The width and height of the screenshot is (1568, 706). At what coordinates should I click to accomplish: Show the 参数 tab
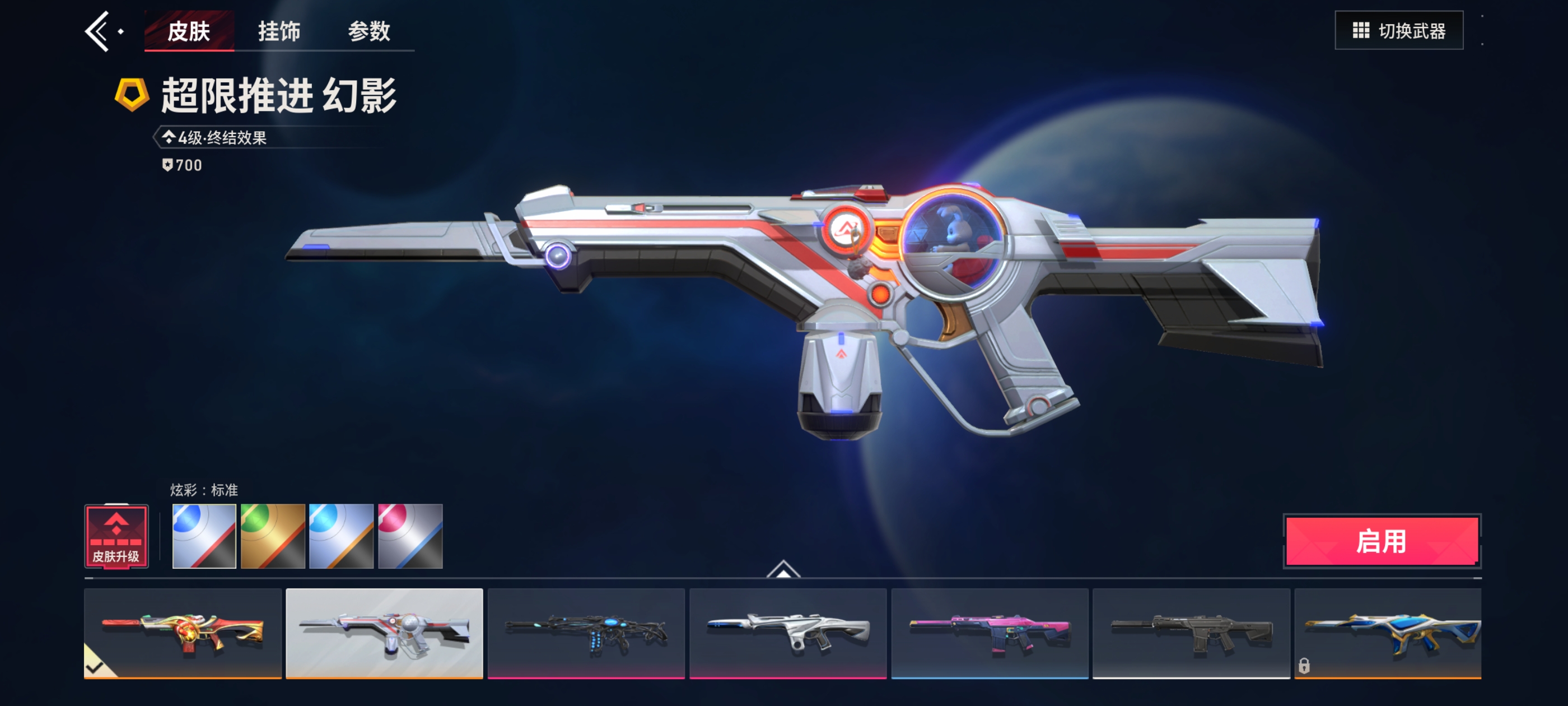click(369, 31)
